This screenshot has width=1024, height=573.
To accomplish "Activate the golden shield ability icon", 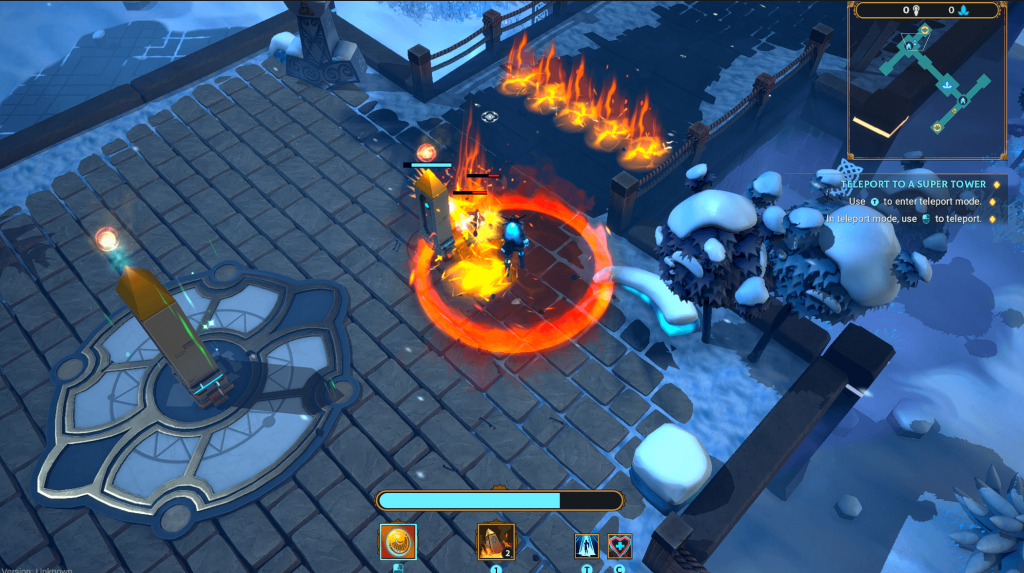I will click(x=398, y=542).
